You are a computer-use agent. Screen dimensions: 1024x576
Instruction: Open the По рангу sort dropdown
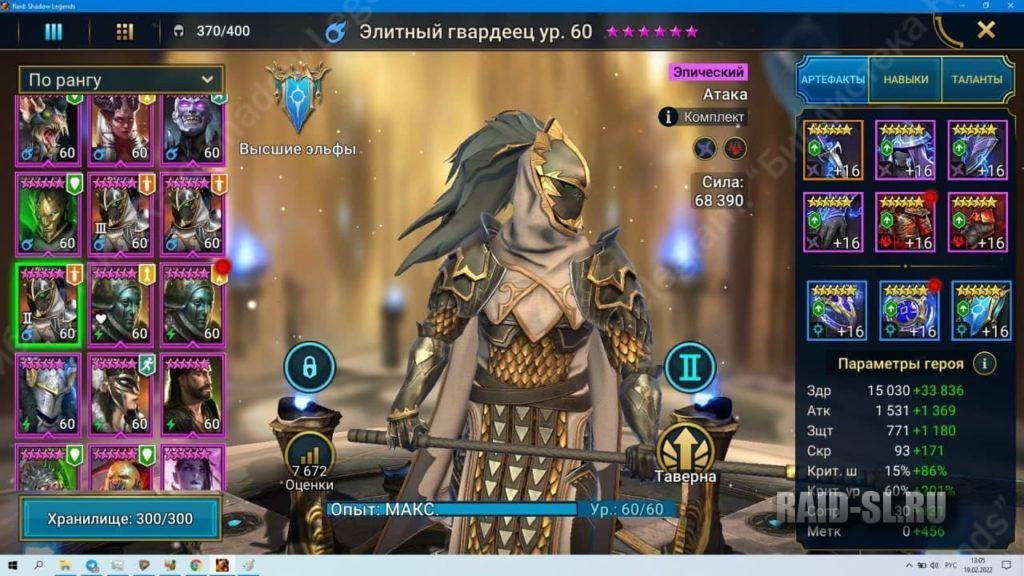tap(121, 80)
